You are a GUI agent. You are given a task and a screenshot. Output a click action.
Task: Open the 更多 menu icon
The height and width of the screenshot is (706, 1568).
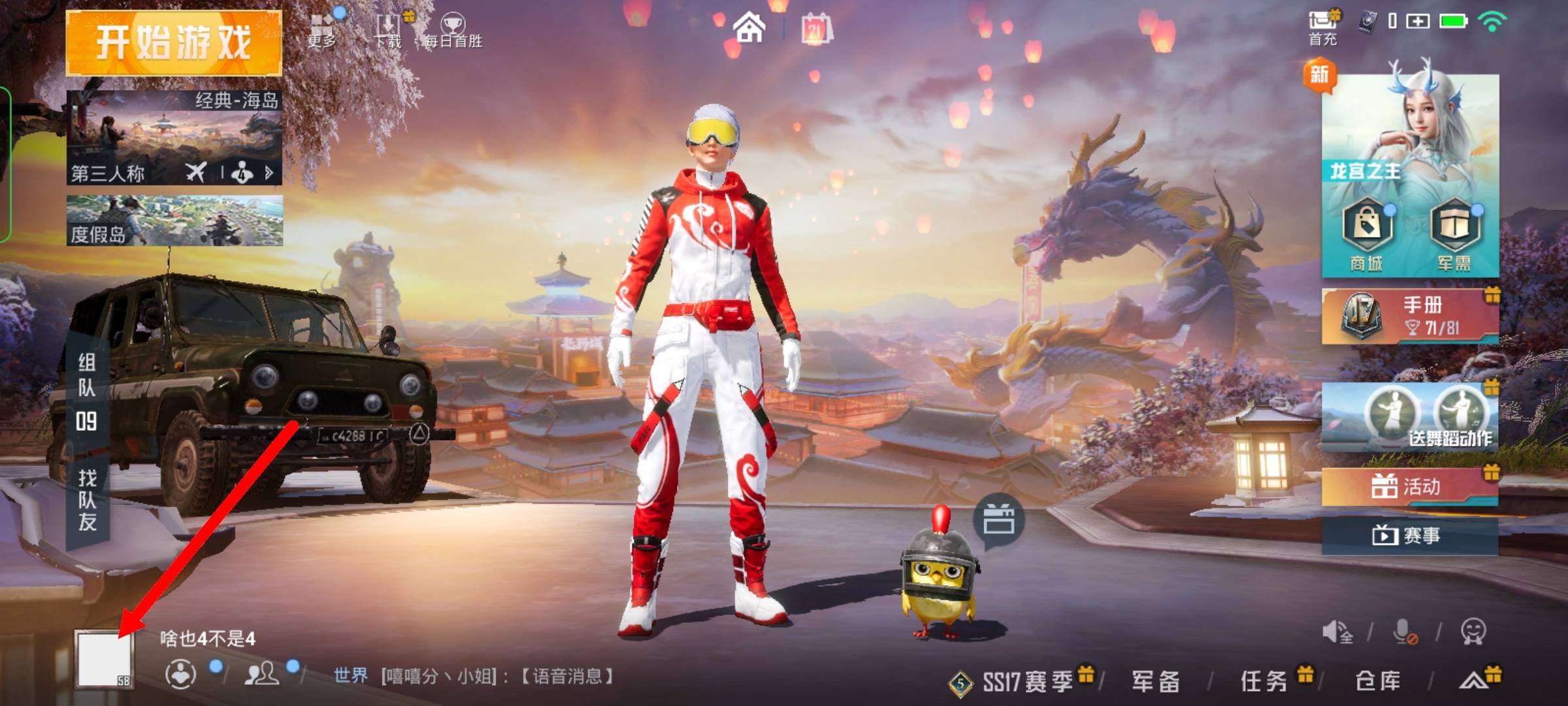tap(322, 30)
